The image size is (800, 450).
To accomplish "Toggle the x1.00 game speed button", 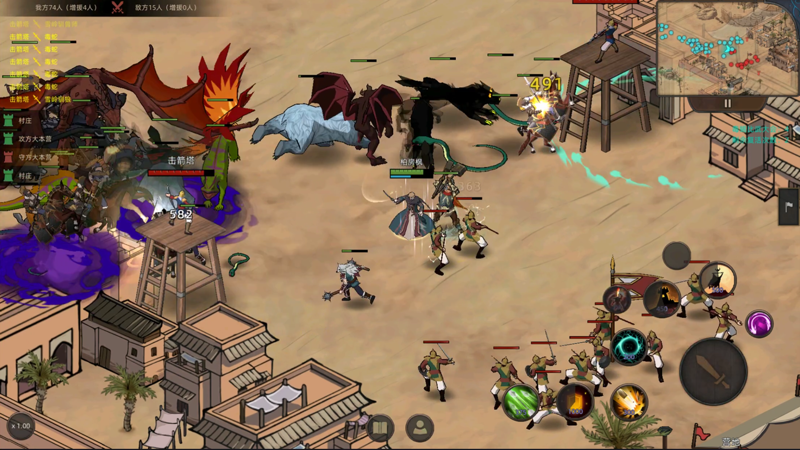I will (x=21, y=426).
